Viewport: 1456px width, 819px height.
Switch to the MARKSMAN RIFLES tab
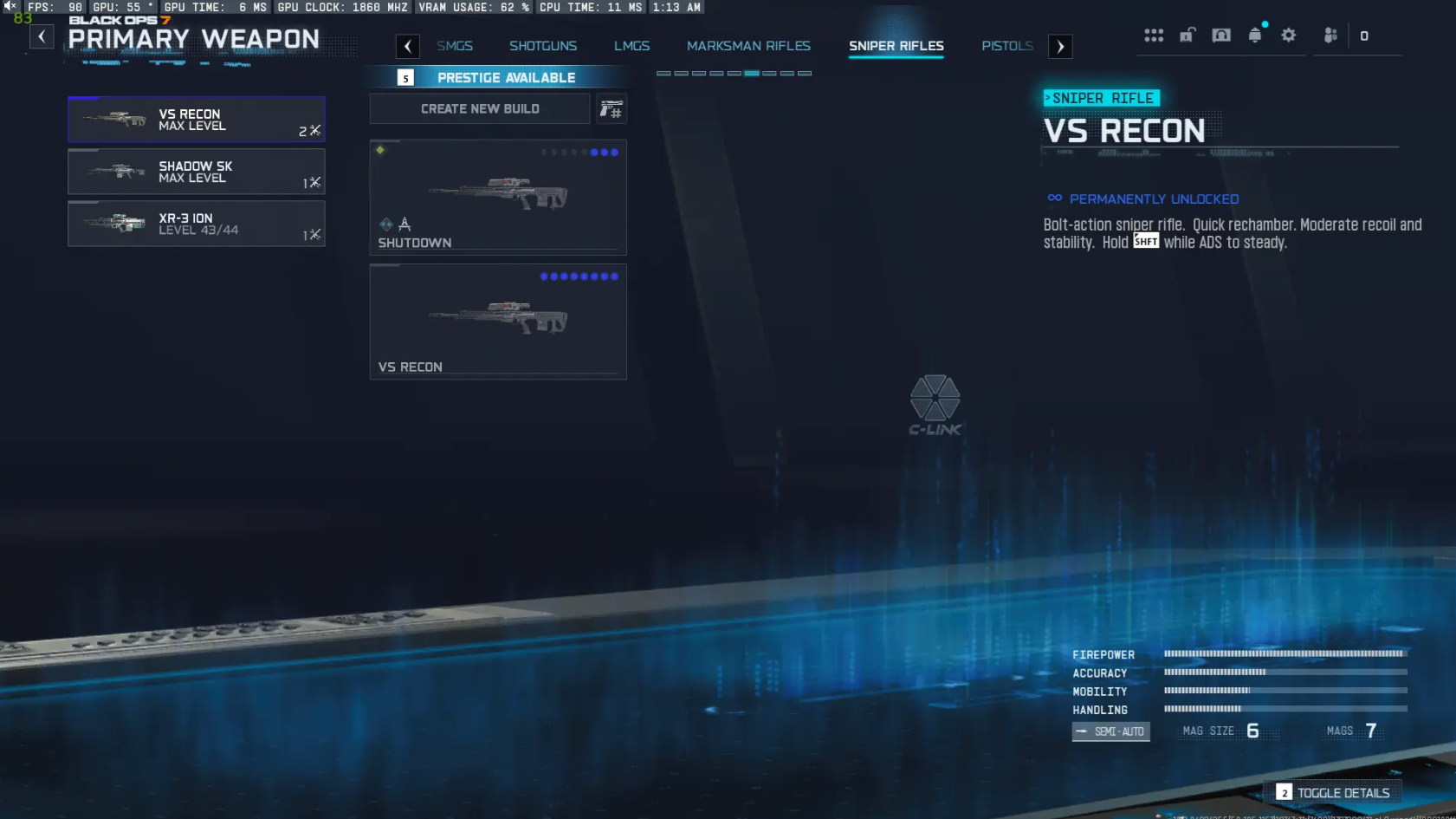tap(749, 46)
